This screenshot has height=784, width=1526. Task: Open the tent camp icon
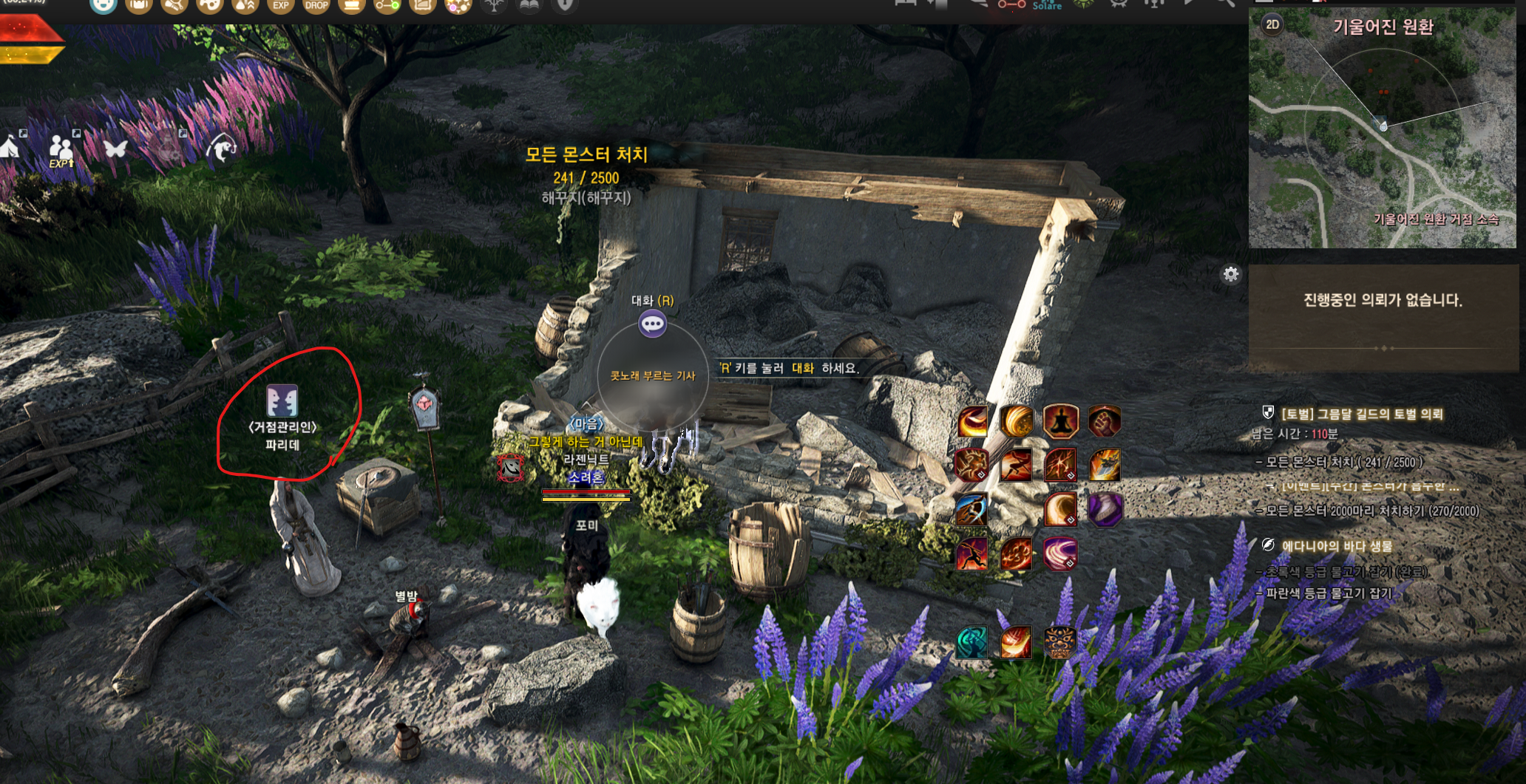(10, 146)
